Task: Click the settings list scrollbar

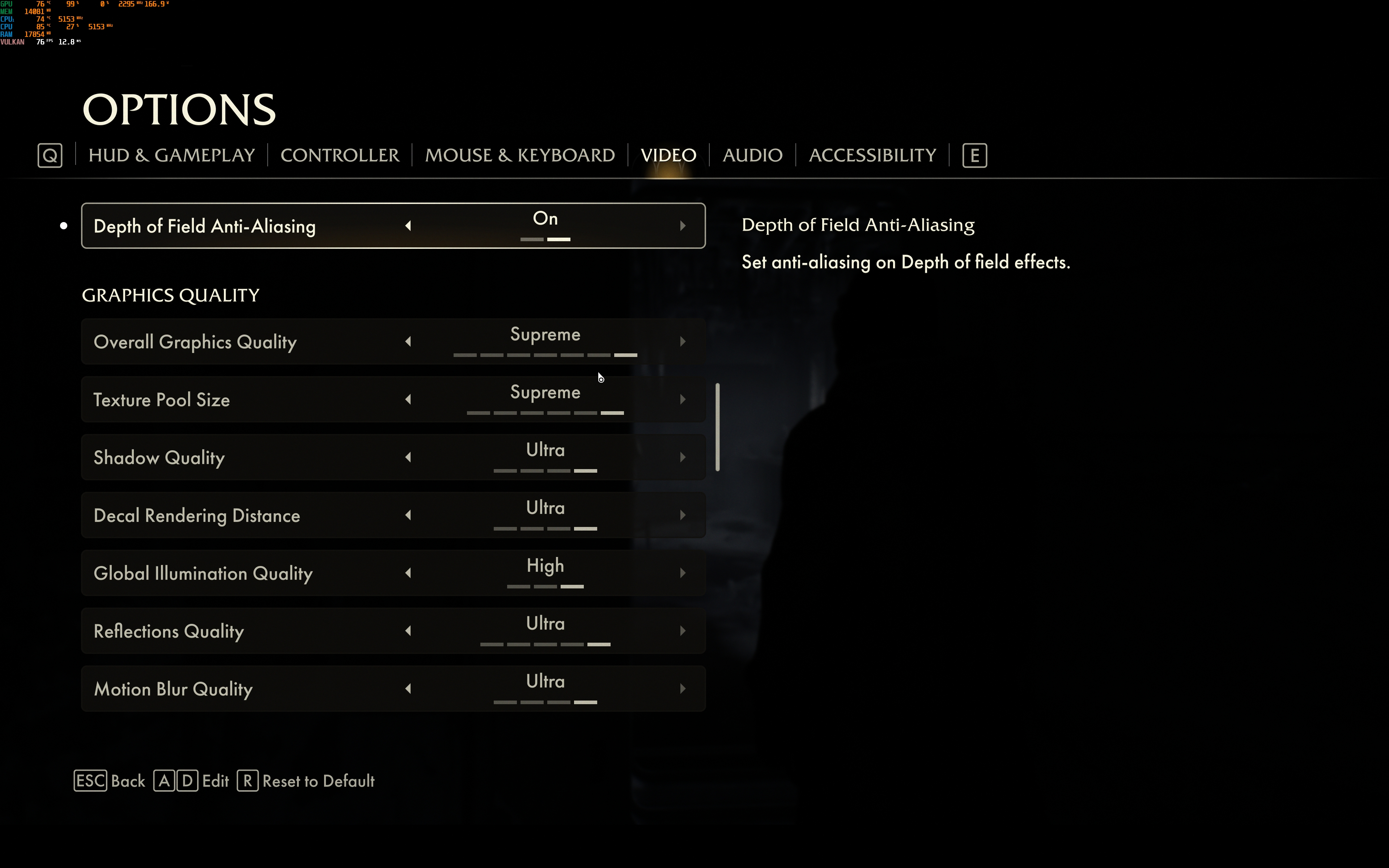Action: 717,427
